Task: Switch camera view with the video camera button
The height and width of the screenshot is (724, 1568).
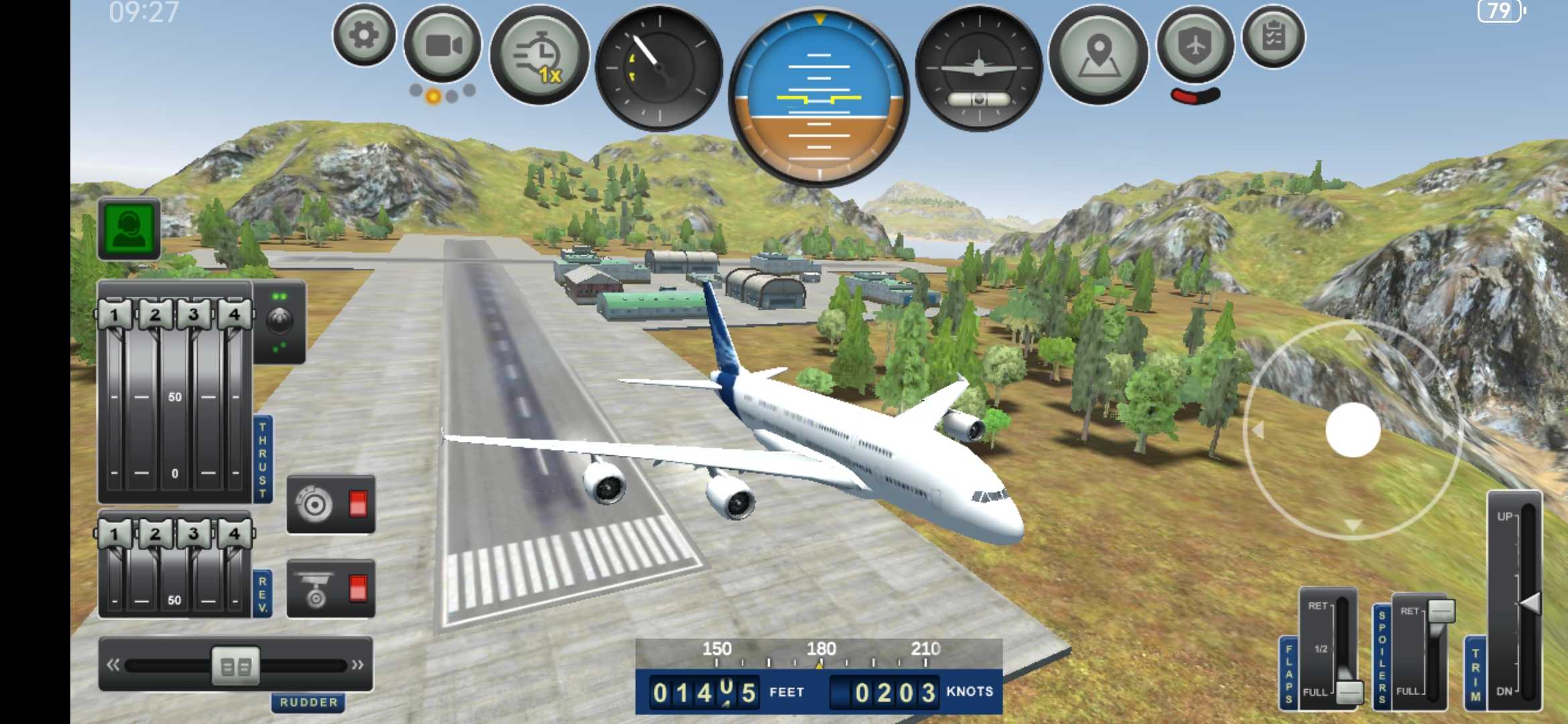Action: pos(443,46)
